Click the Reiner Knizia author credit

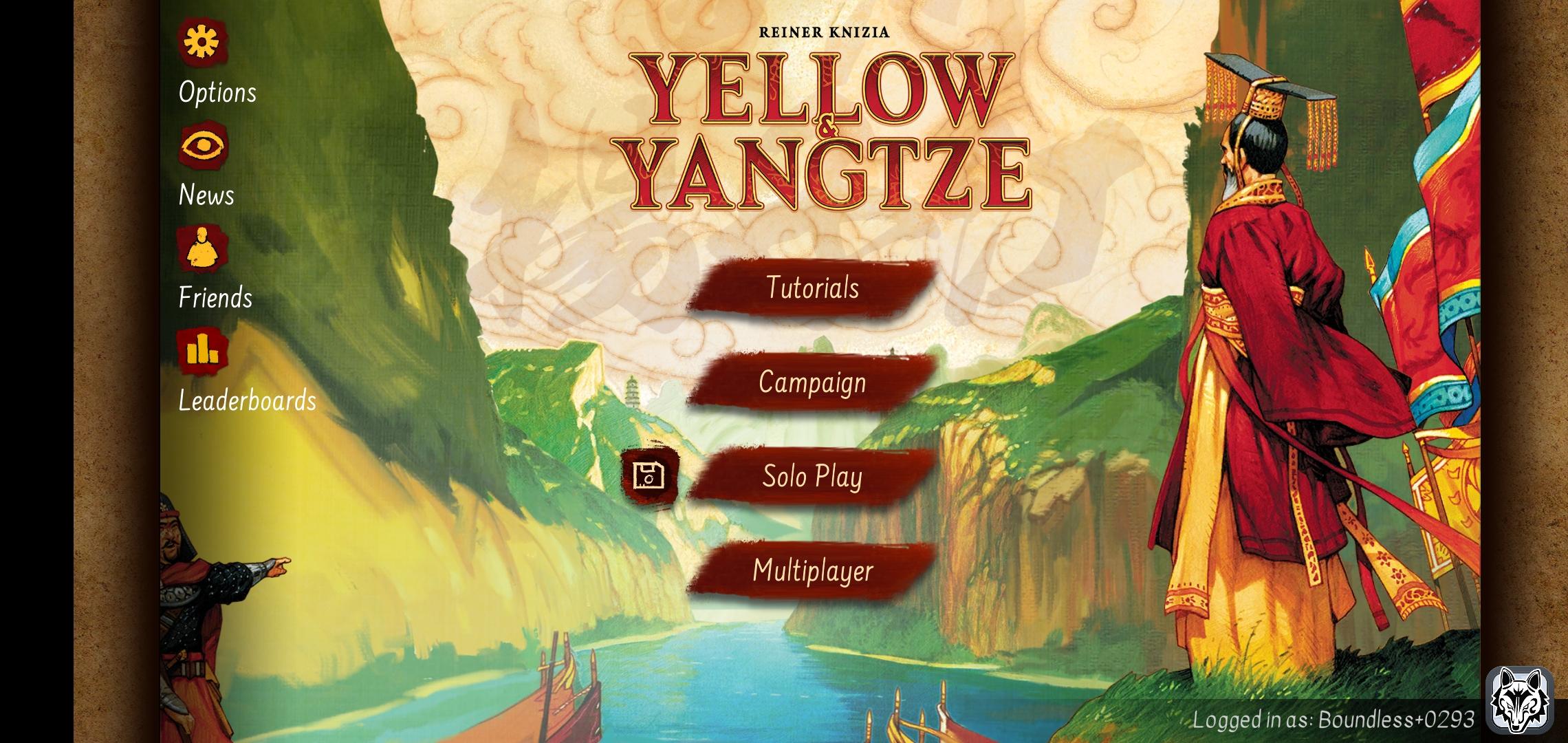point(824,30)
